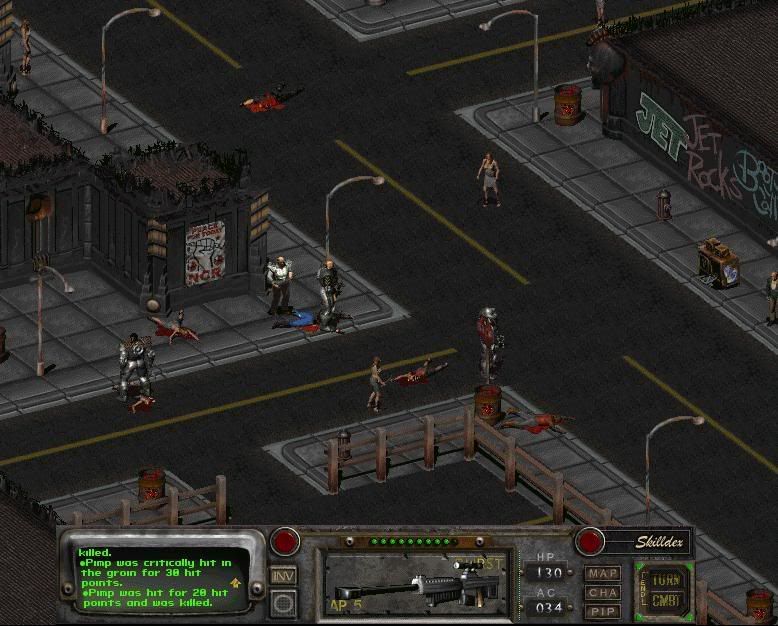The image size is (778, 626).
Task: Open the MAP screen
Action: pyautogui.click(x=602, y=574)
